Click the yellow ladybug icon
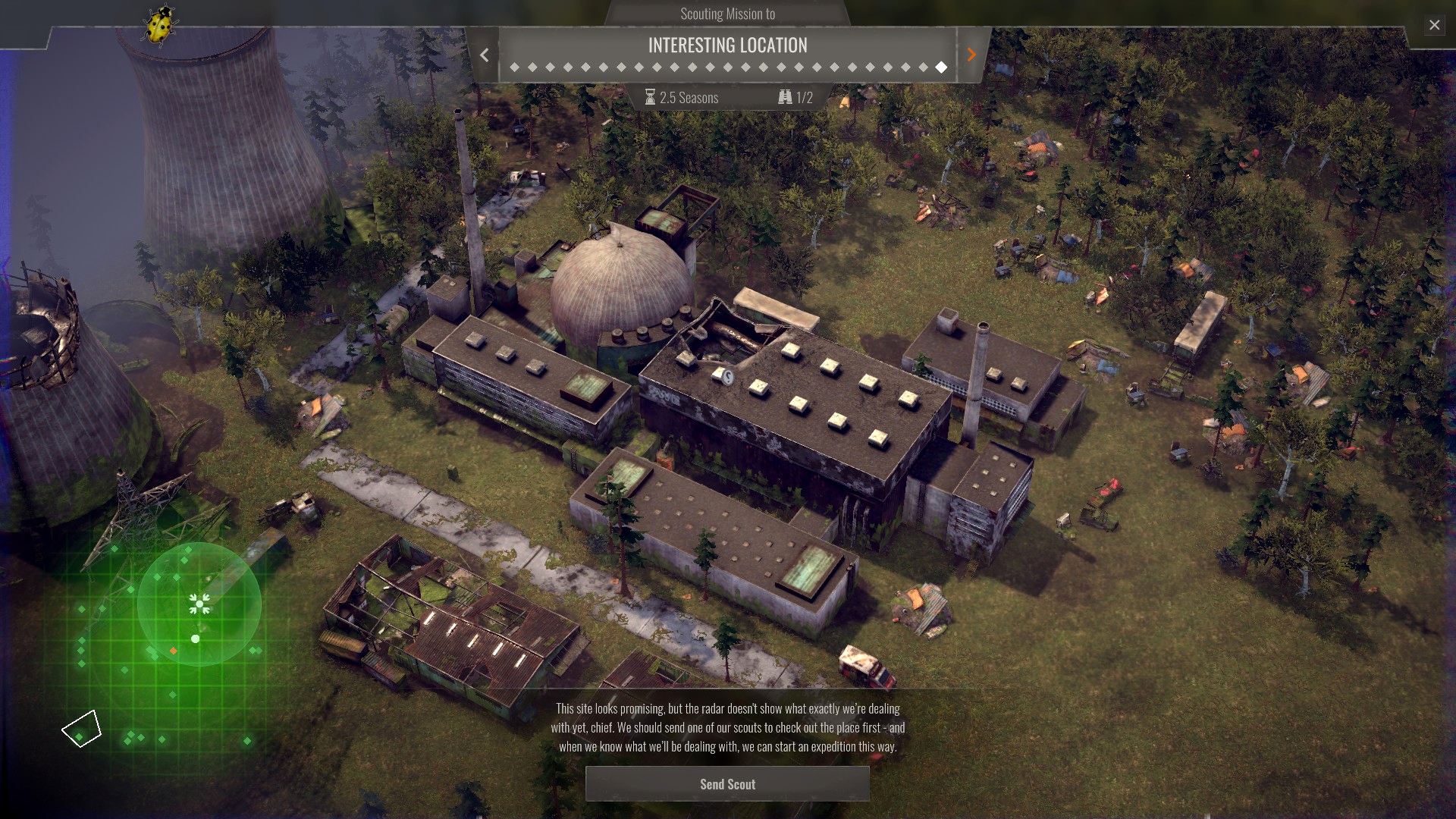Screen dimensions: 1456x819 (160, 26)
